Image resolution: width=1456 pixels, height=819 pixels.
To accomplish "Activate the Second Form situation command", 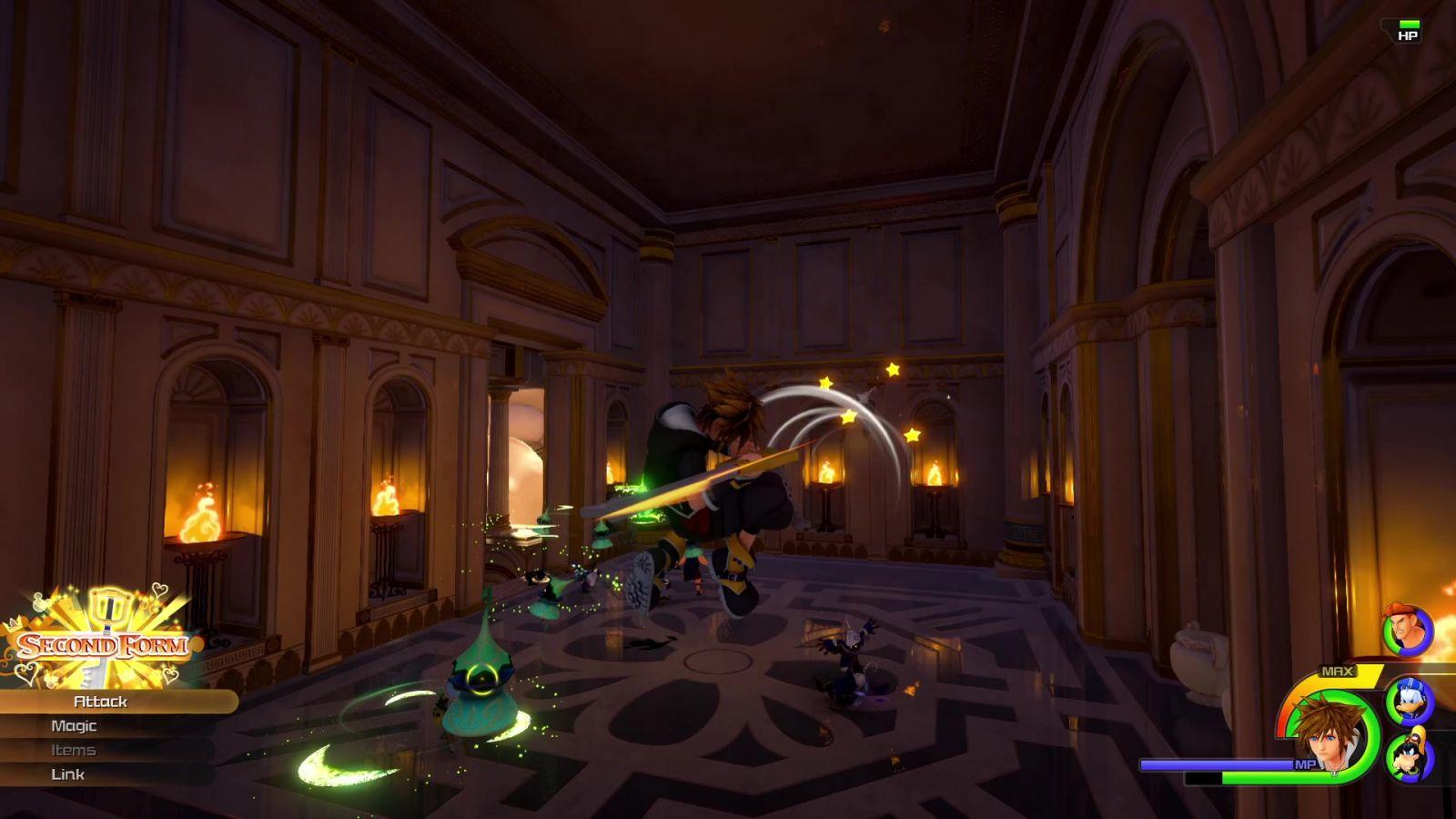I will pyautogui.click(x=103, y=645).
